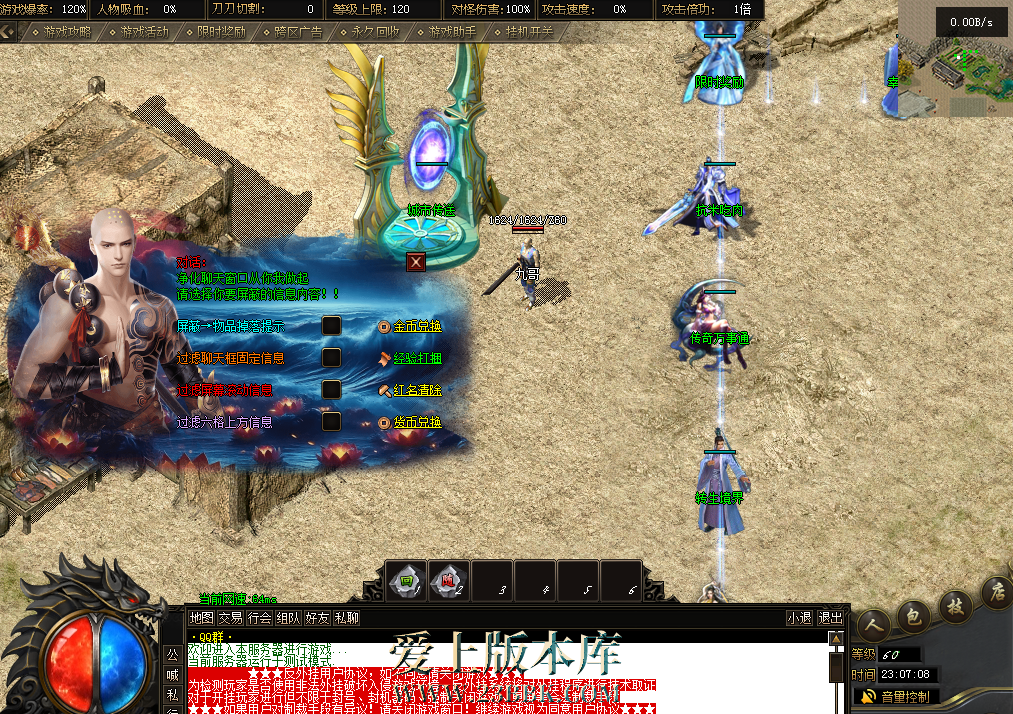Close the dialogue window with red X
1013x714 pixels.
pos(416,262)
